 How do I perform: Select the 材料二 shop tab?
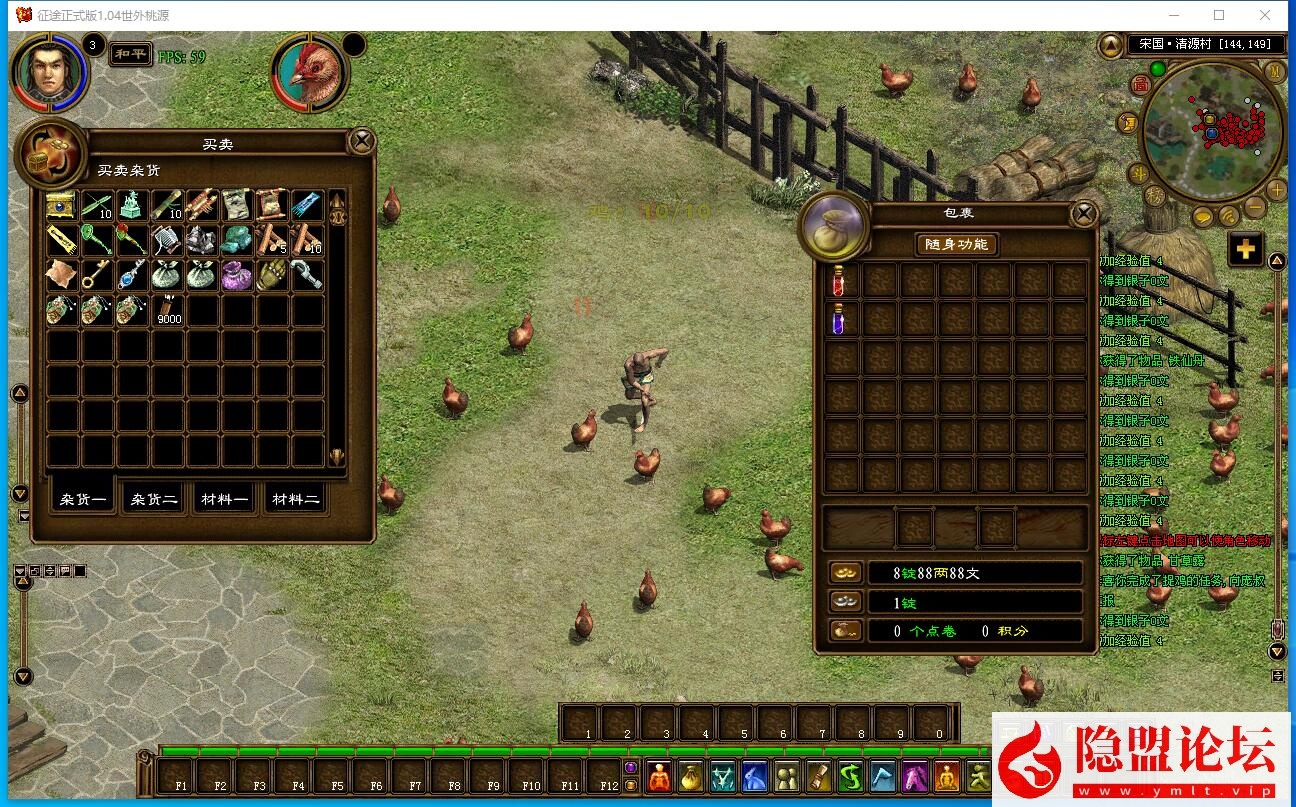[296, 499]
